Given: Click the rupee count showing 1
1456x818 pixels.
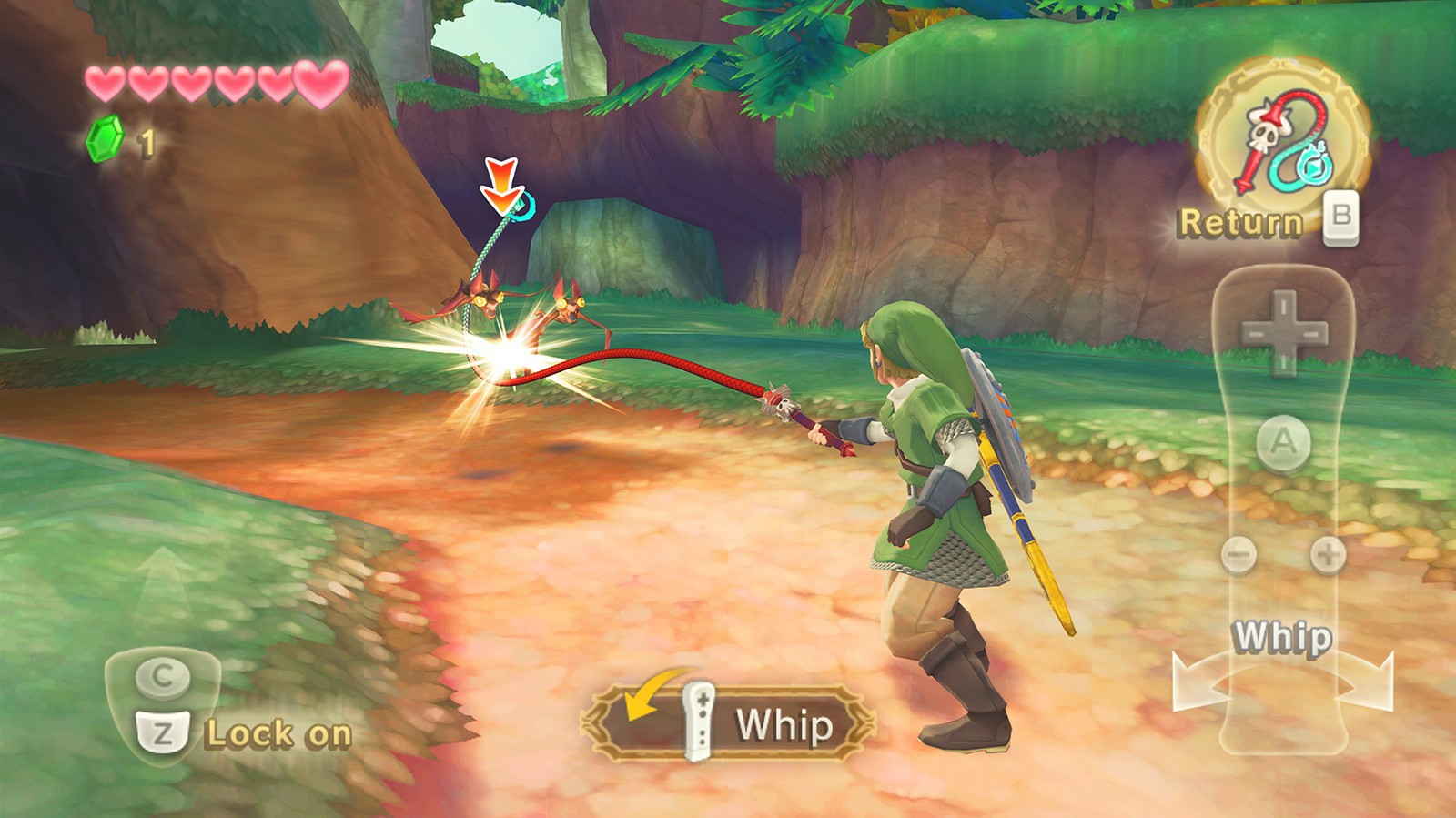Looking at the screenshot, I should [x=146, y=140].
